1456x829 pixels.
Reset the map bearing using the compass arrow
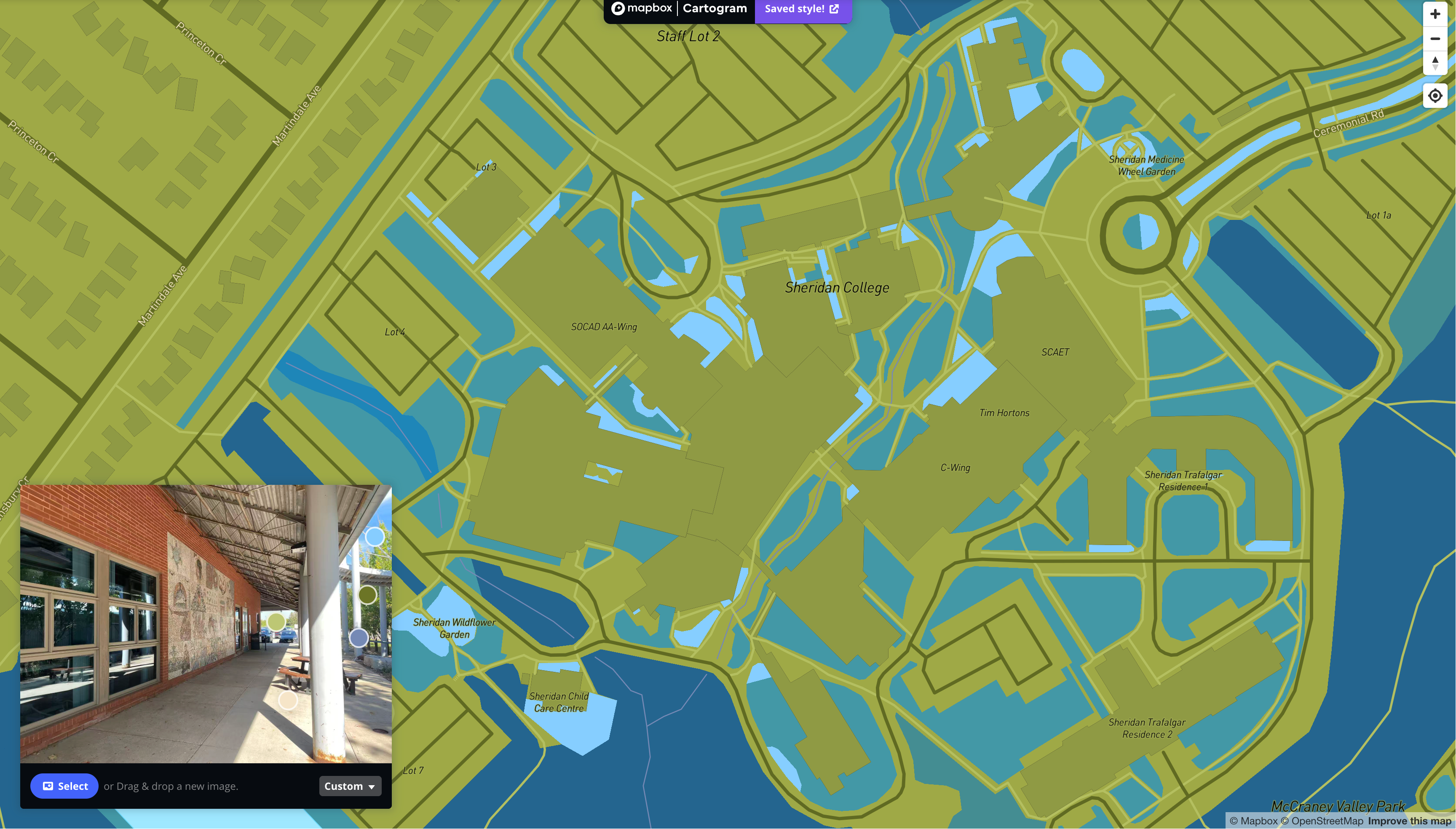[1435, 60]
